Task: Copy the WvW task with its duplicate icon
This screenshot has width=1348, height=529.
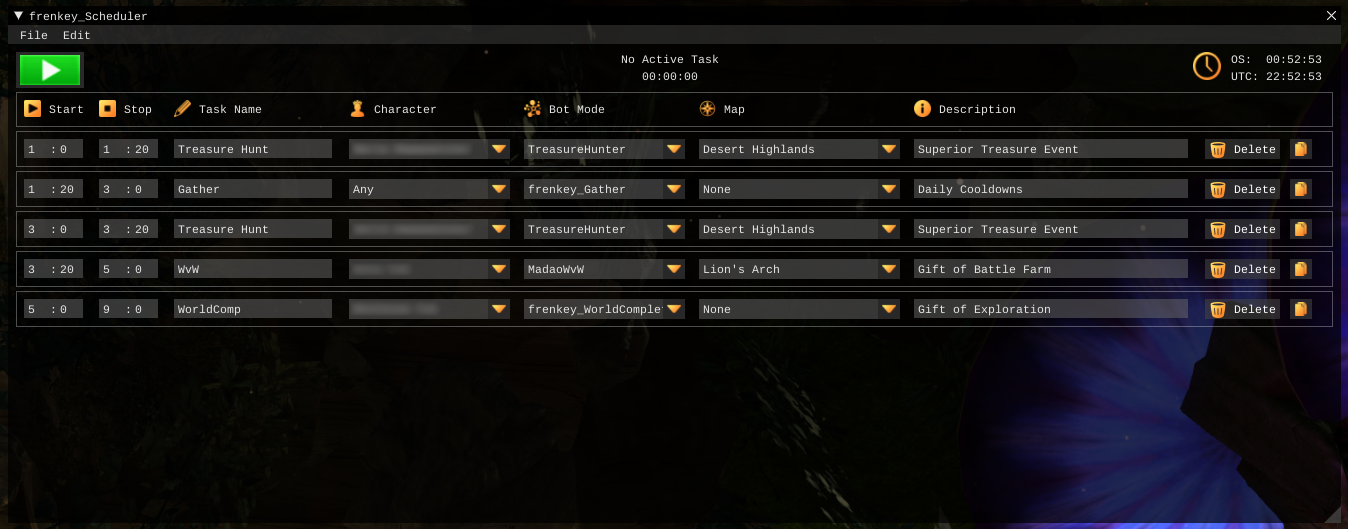Action: [x=1300, y=269]
